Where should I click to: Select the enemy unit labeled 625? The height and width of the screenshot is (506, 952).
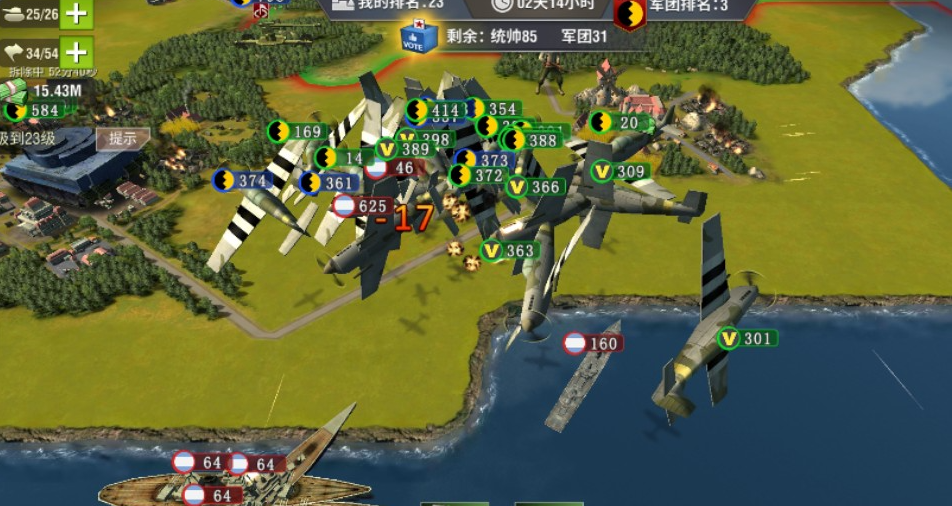pyautogui.click(x=360, y=207)
